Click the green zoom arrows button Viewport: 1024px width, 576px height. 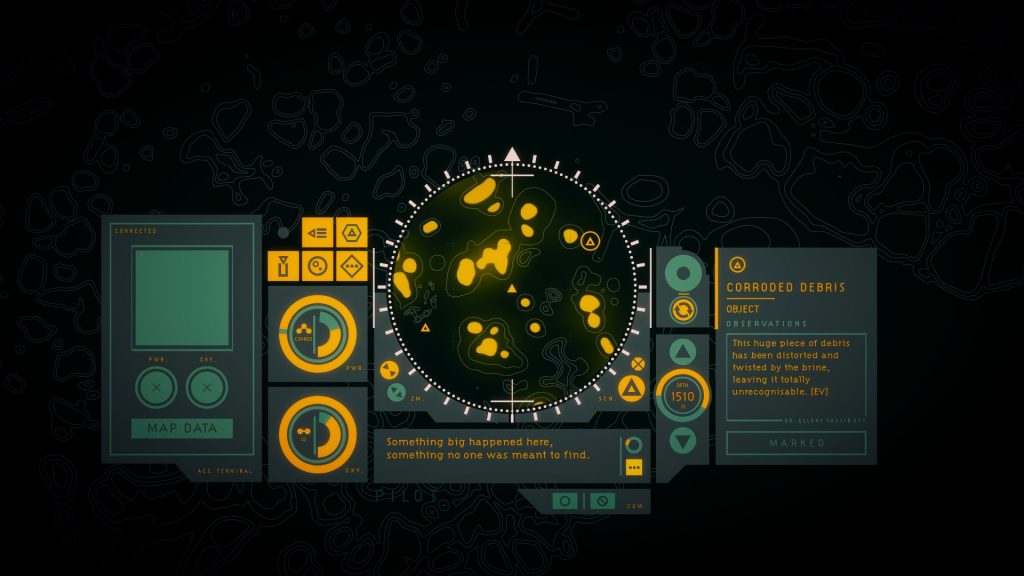396,392
